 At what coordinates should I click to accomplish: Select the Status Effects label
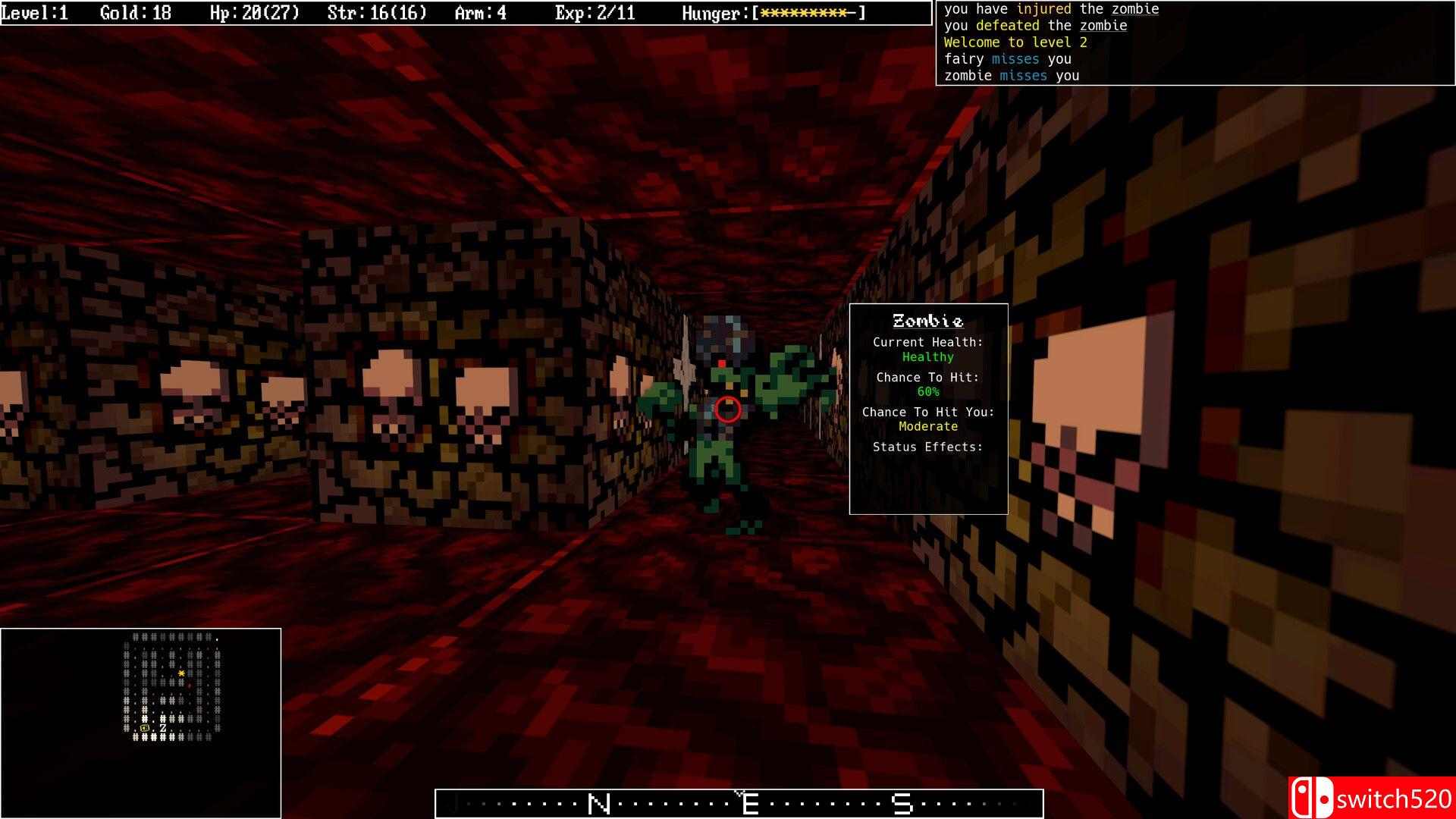[x=927, y=447]
